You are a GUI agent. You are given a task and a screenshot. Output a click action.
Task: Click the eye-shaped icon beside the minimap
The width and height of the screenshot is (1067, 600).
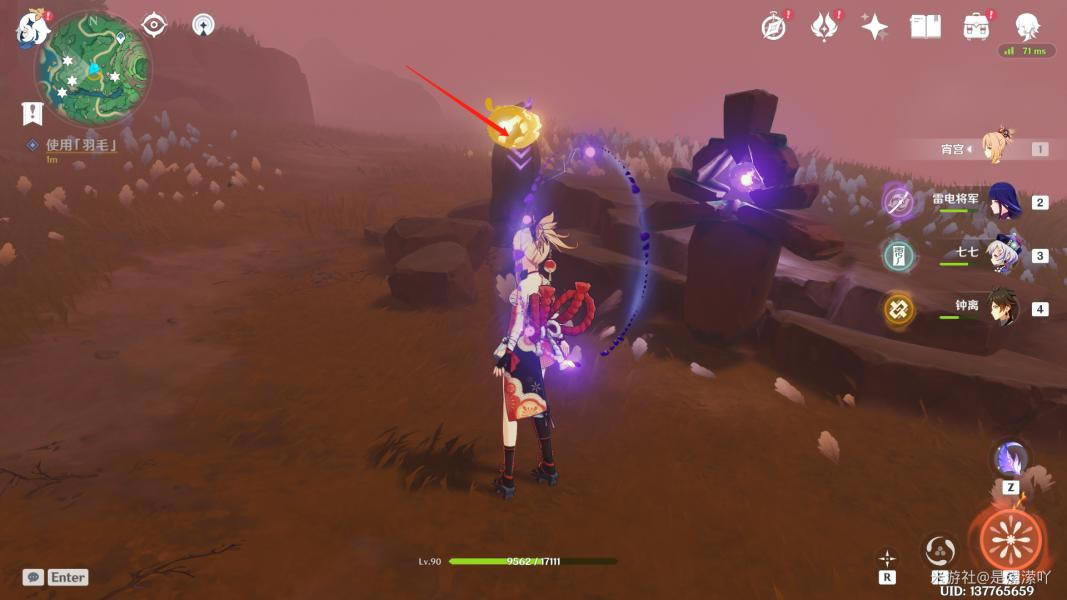coord(153,25)
